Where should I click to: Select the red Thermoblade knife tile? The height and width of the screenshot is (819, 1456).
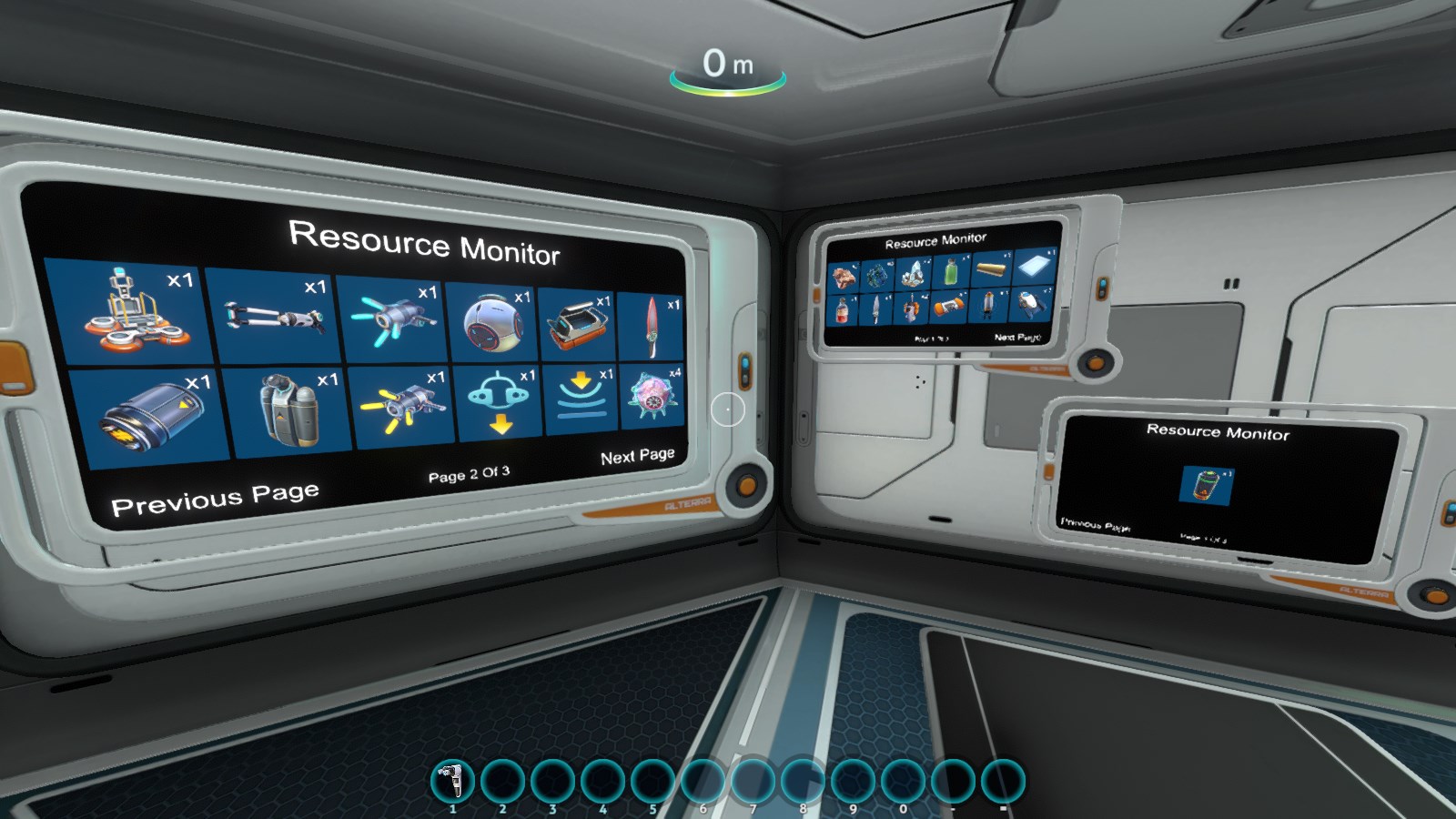tap(652, 326)
